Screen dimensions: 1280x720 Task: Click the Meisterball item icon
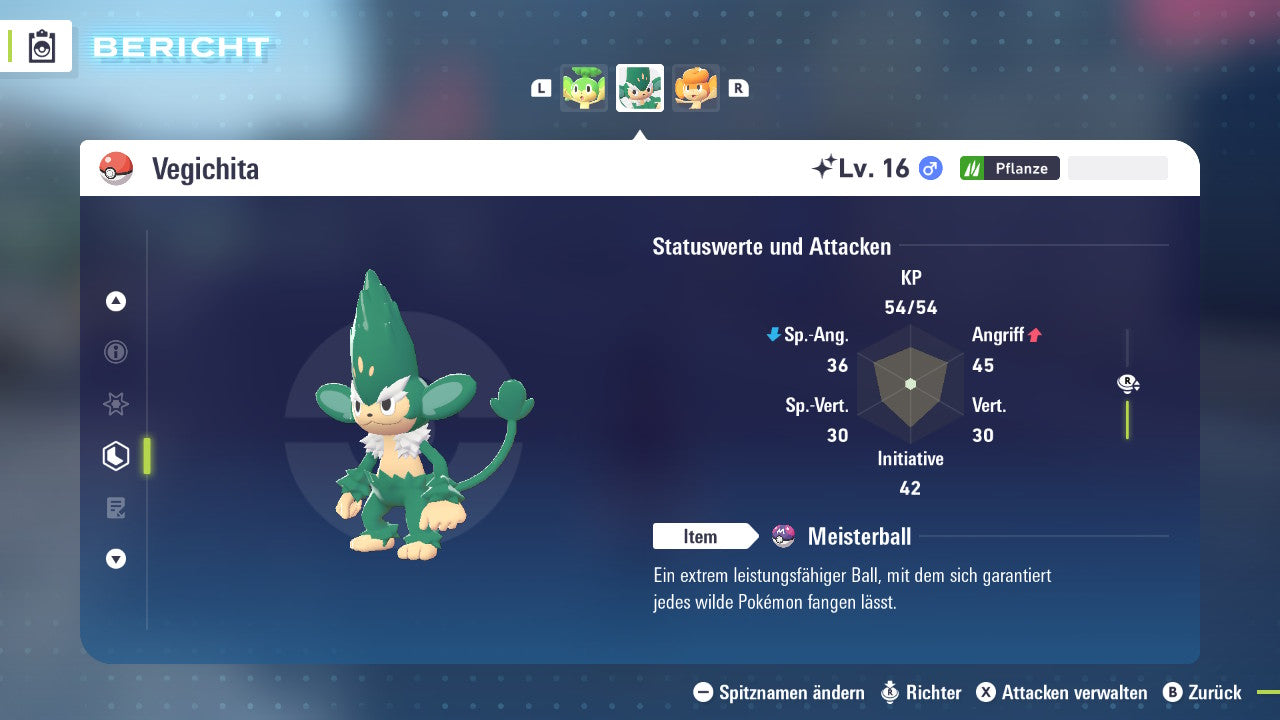pos(785,536)
